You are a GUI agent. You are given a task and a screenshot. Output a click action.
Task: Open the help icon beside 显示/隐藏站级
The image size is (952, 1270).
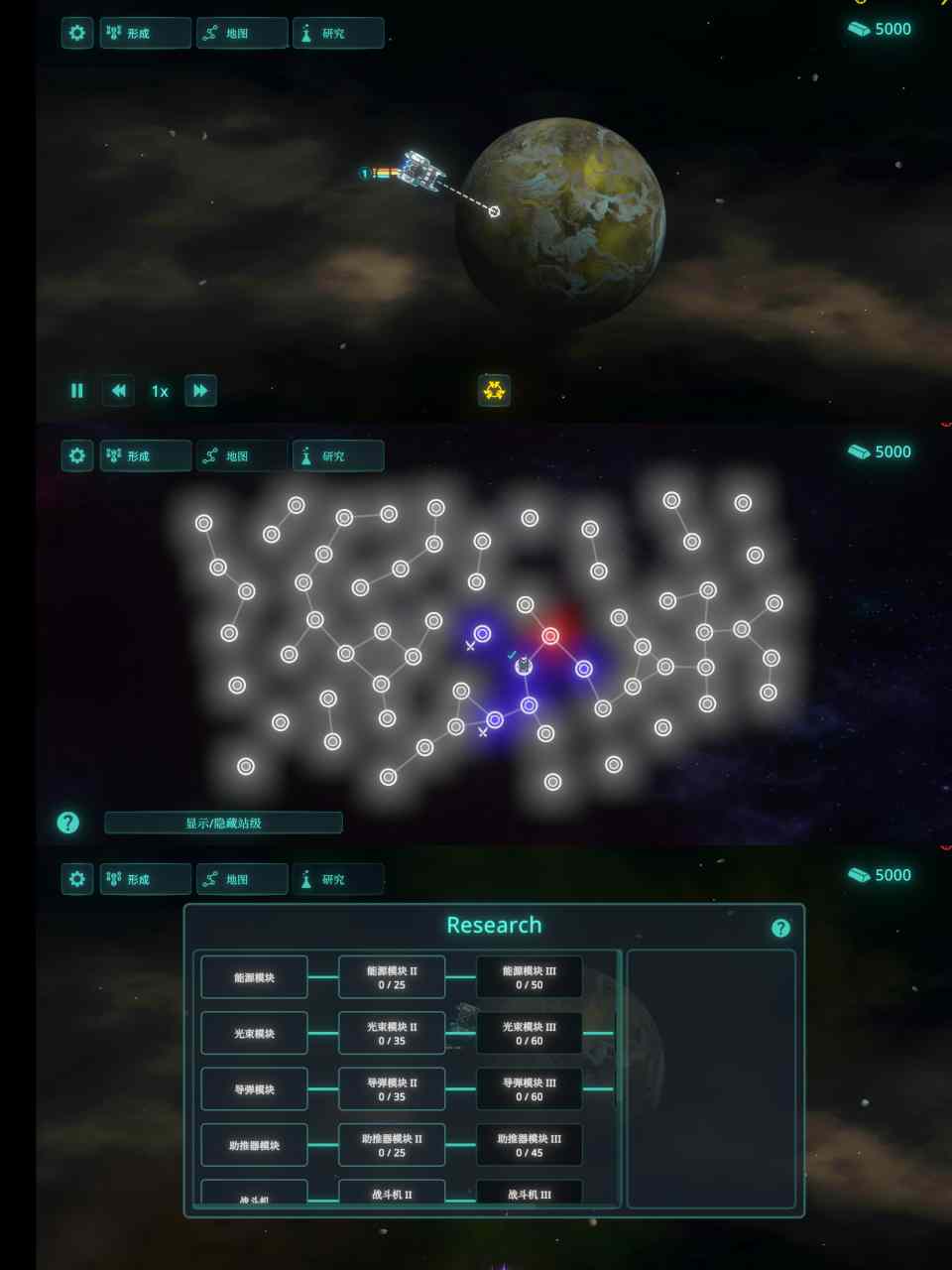67,823
